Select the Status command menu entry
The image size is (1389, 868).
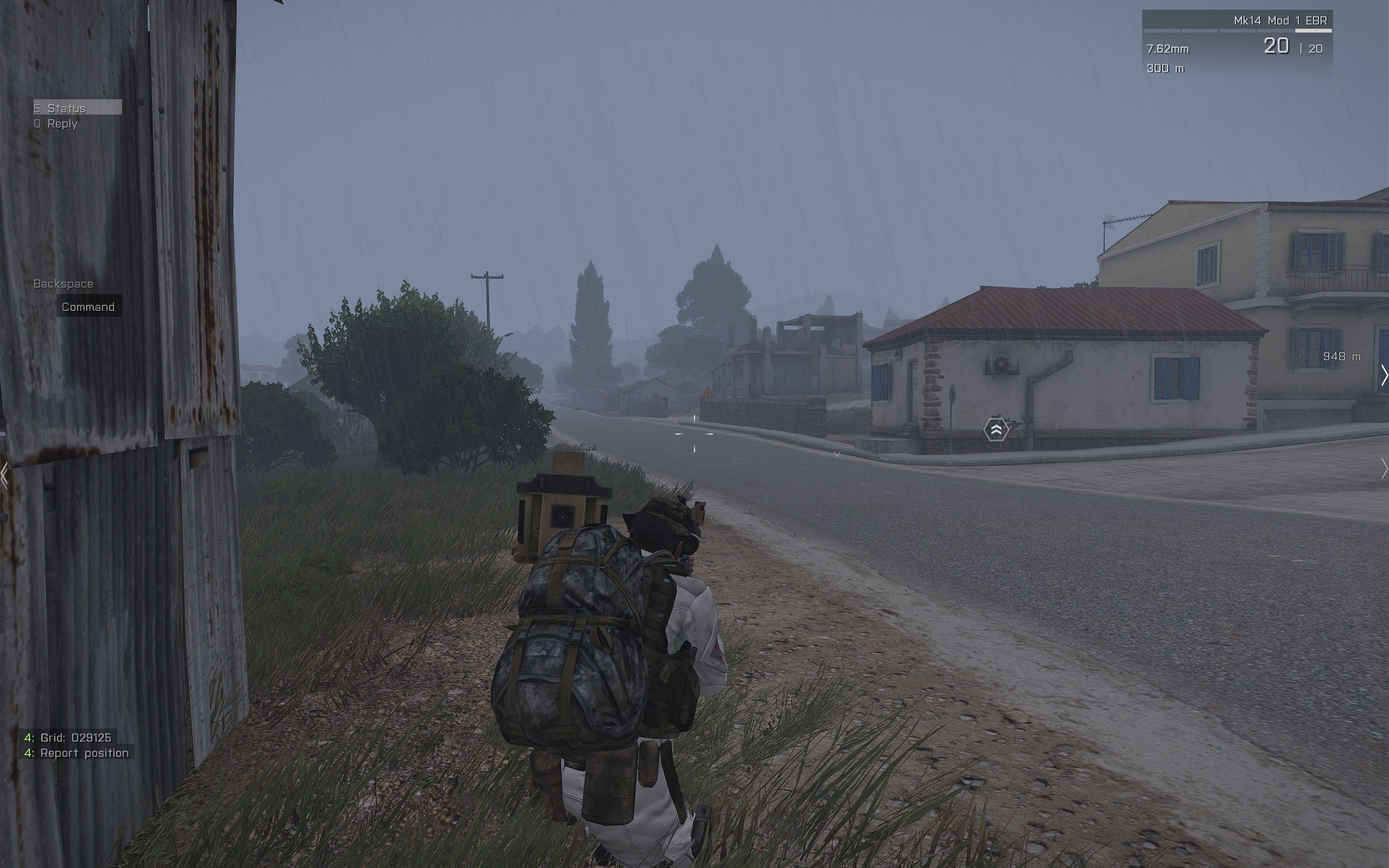click(x=77, y=108)
